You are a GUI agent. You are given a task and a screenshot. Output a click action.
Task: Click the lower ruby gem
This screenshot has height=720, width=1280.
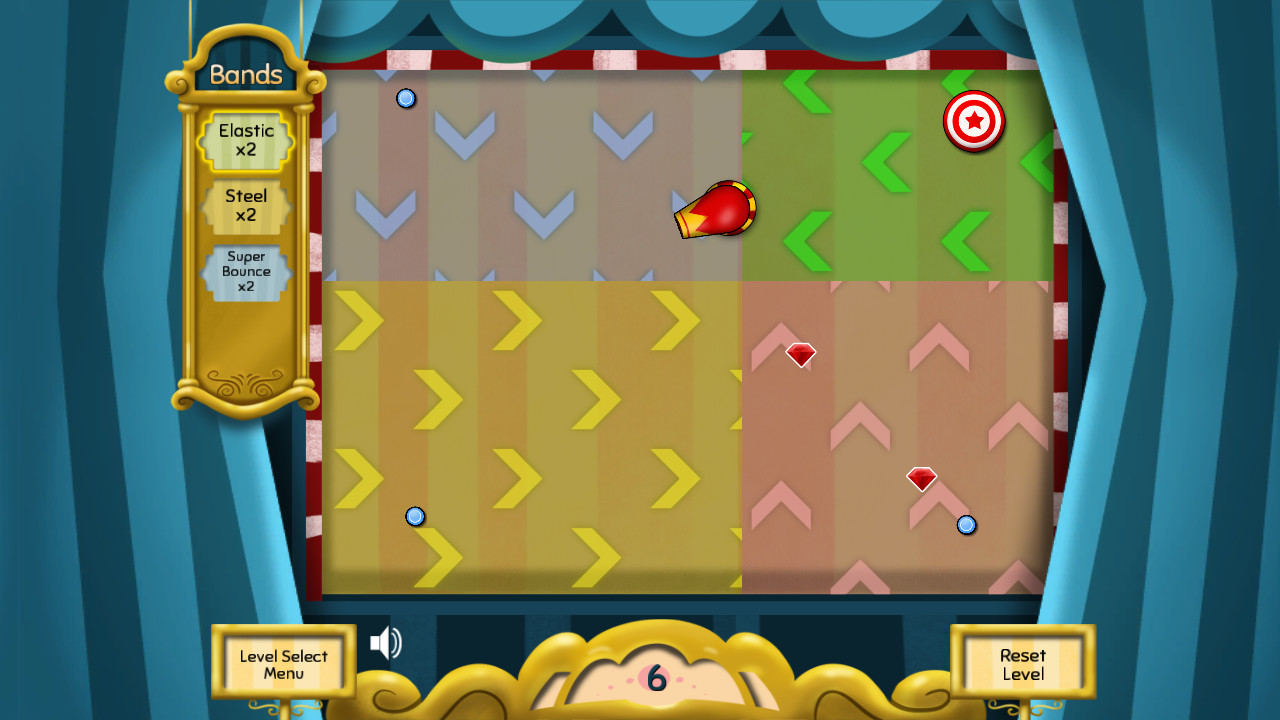[x=920, y=479]
